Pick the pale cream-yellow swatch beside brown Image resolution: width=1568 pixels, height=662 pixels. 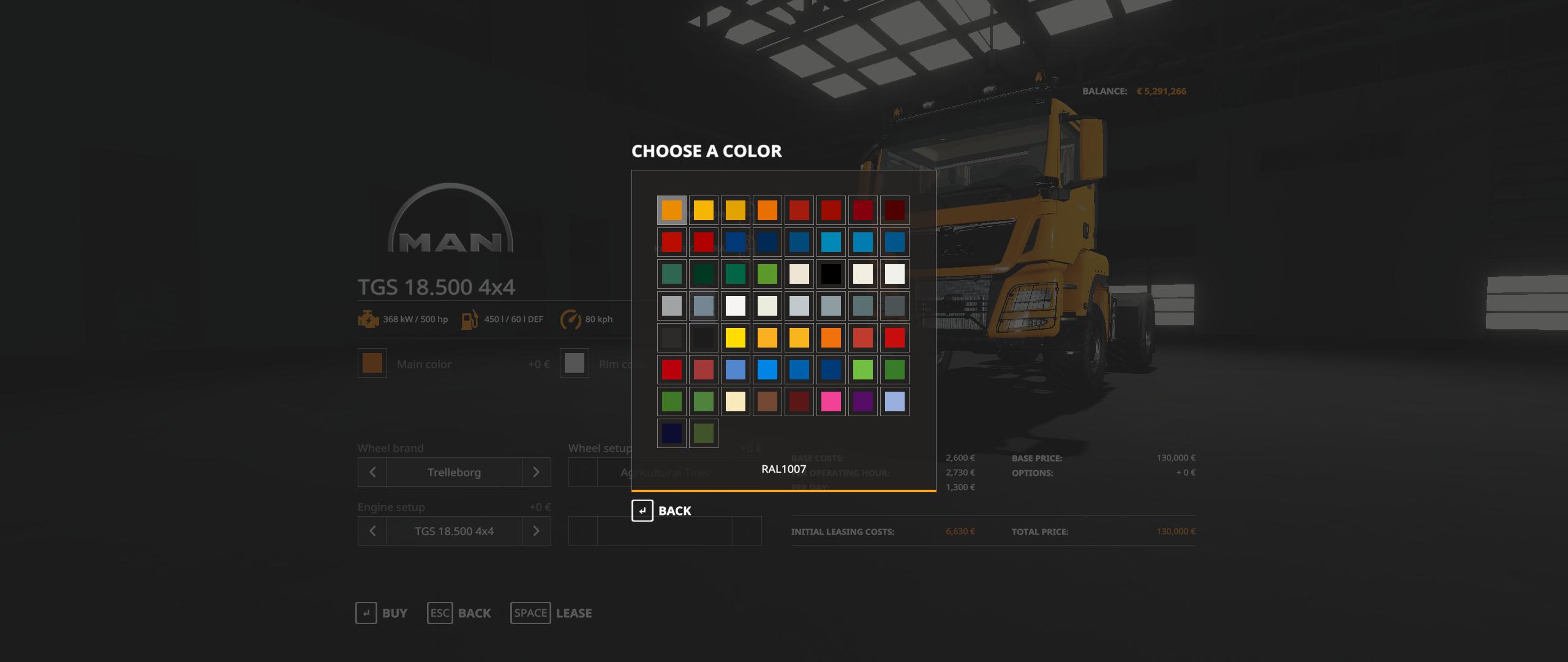tap(735, 401)
